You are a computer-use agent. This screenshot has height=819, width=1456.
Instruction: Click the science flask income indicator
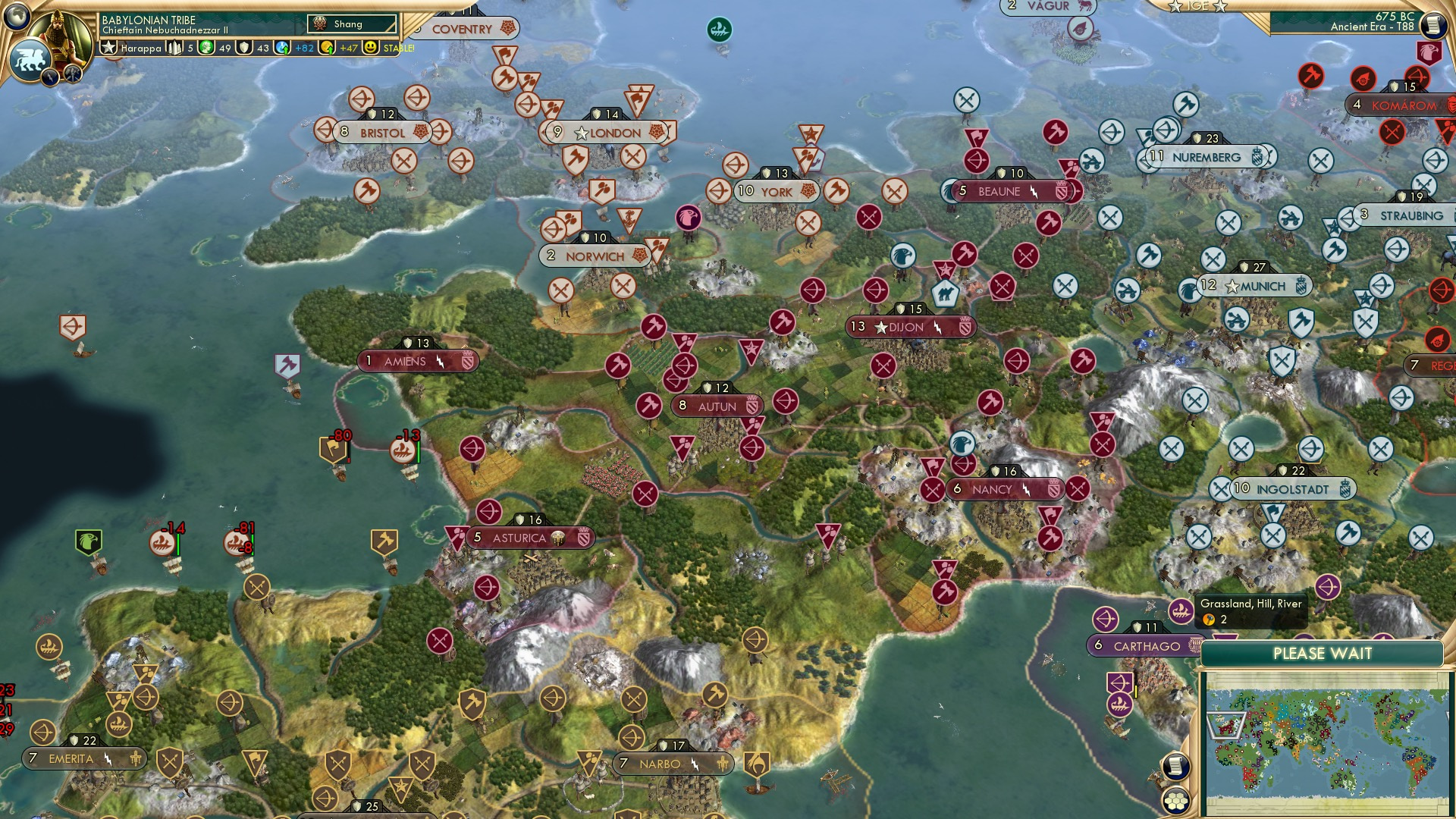[x=281, y=48]
